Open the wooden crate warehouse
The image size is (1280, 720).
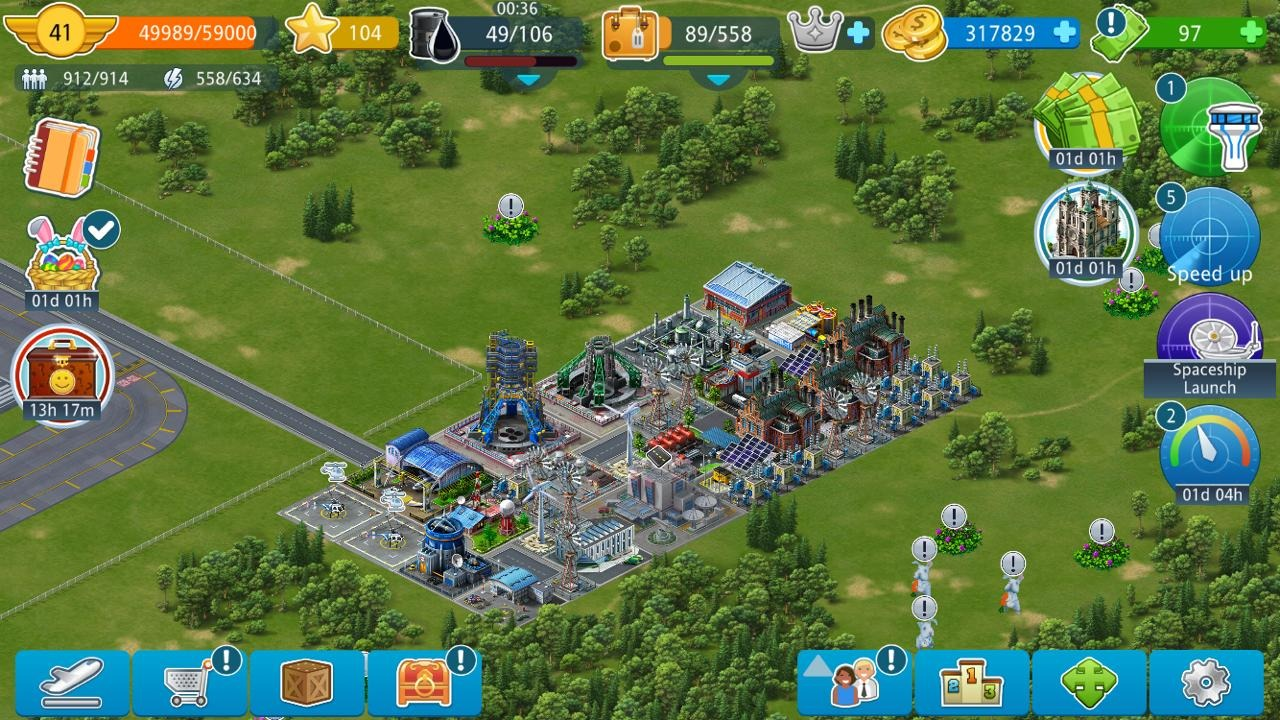pos(307,683)
